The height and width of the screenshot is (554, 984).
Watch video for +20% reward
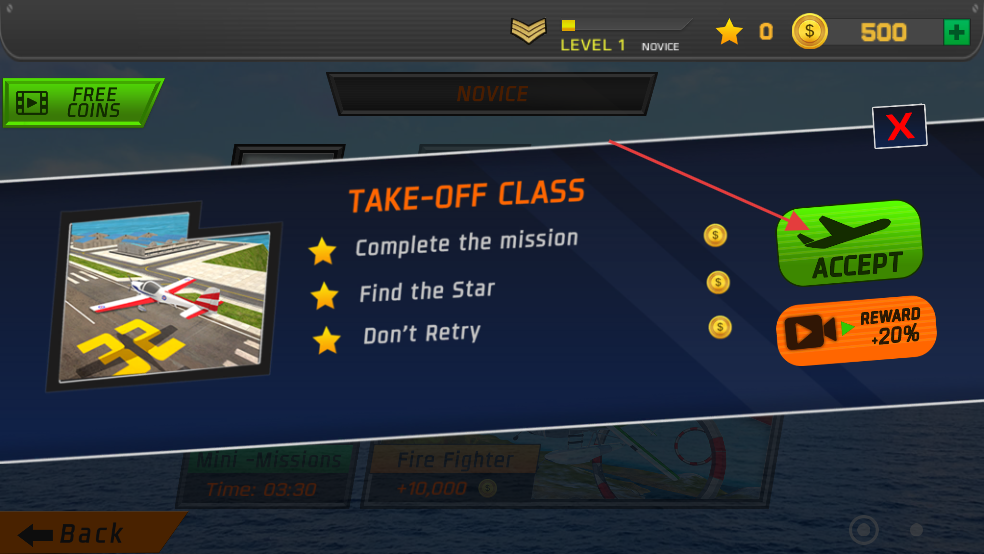pyautogui.click(x=856, y=329)
